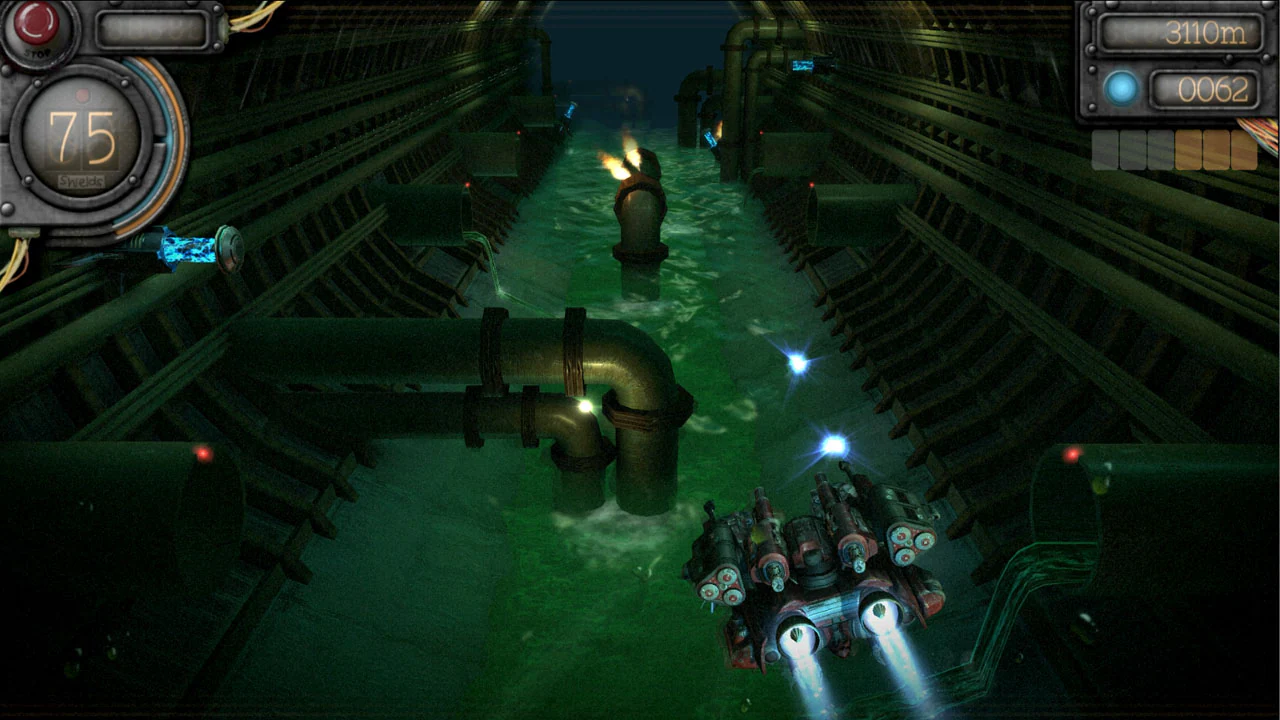The image size is (1280, 720).
Task: Click the glowing green light on the pipe elbow
Action: (x=585, y=405)
